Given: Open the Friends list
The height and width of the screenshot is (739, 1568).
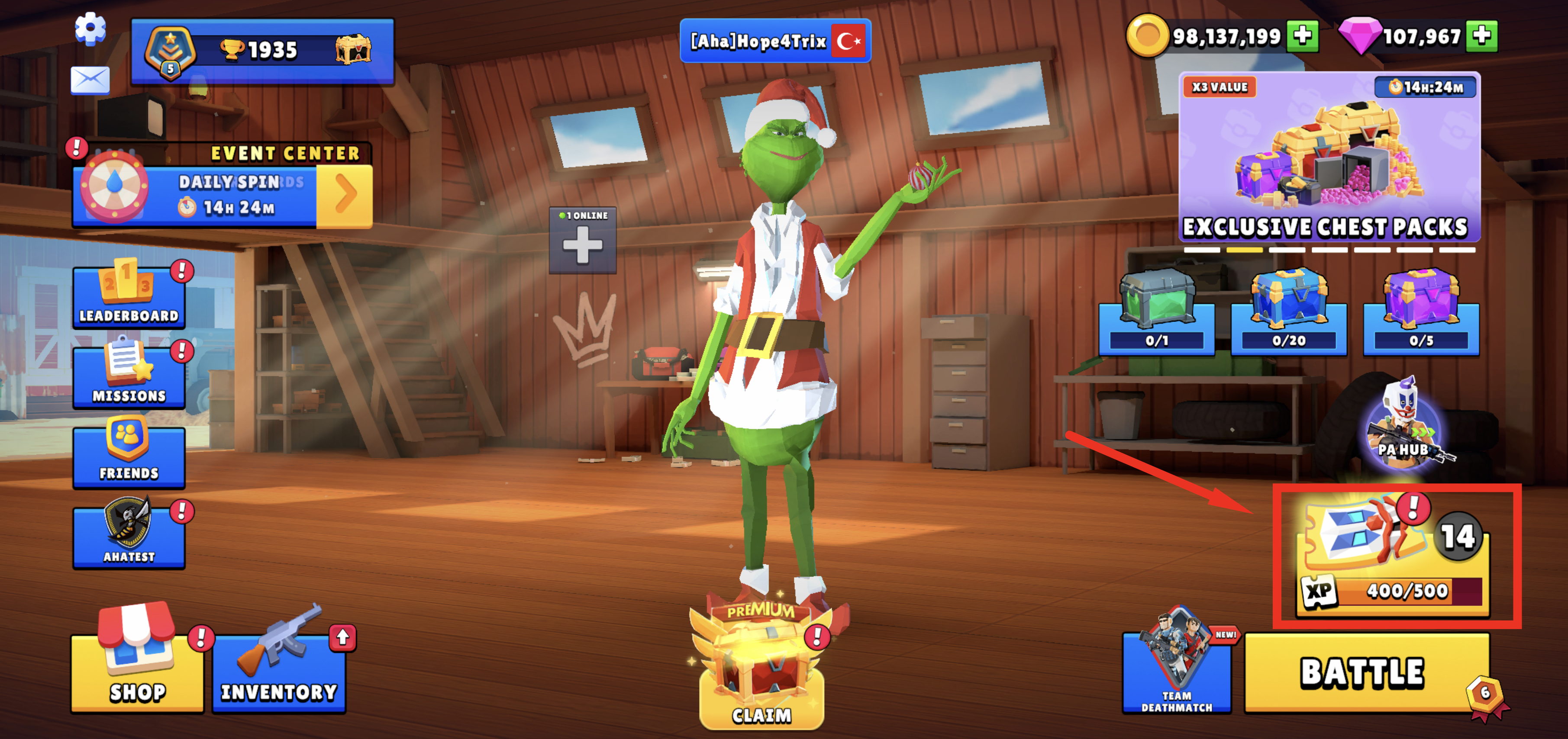Looking at the screenshot, I should 129,456.
